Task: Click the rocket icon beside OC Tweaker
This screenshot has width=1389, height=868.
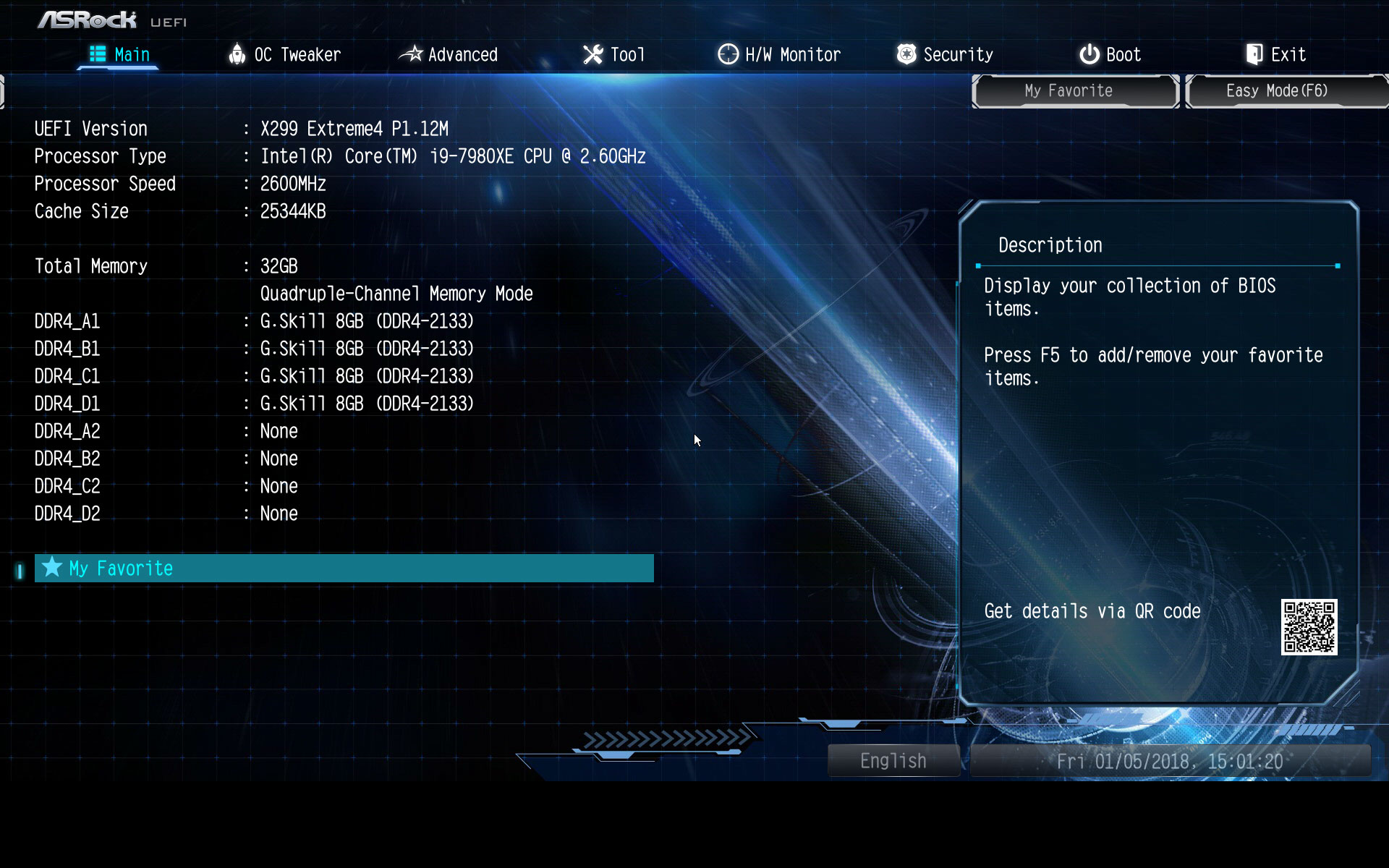Action: 237,54
